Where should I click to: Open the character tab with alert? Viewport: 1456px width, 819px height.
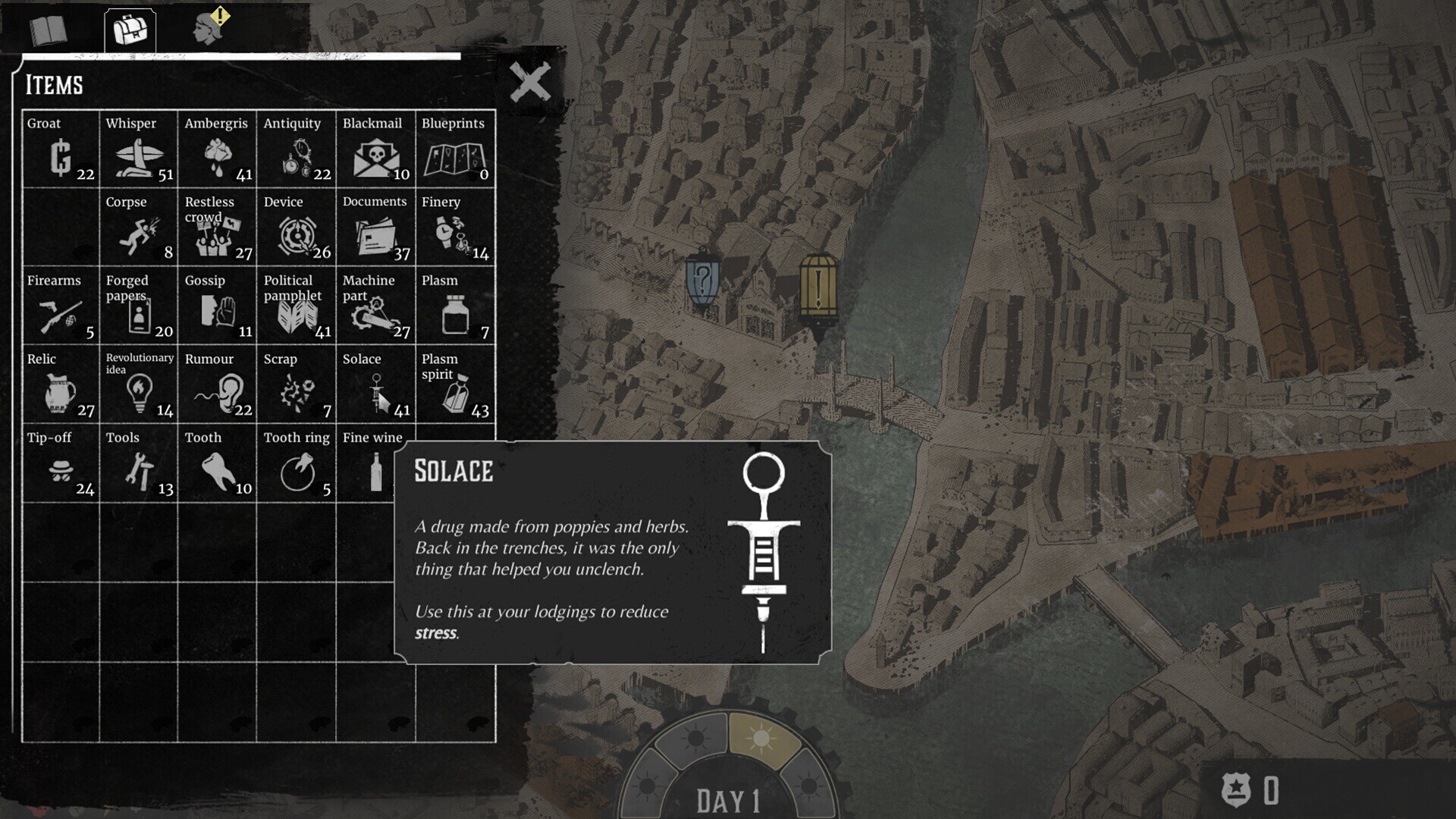pos(211,28)
